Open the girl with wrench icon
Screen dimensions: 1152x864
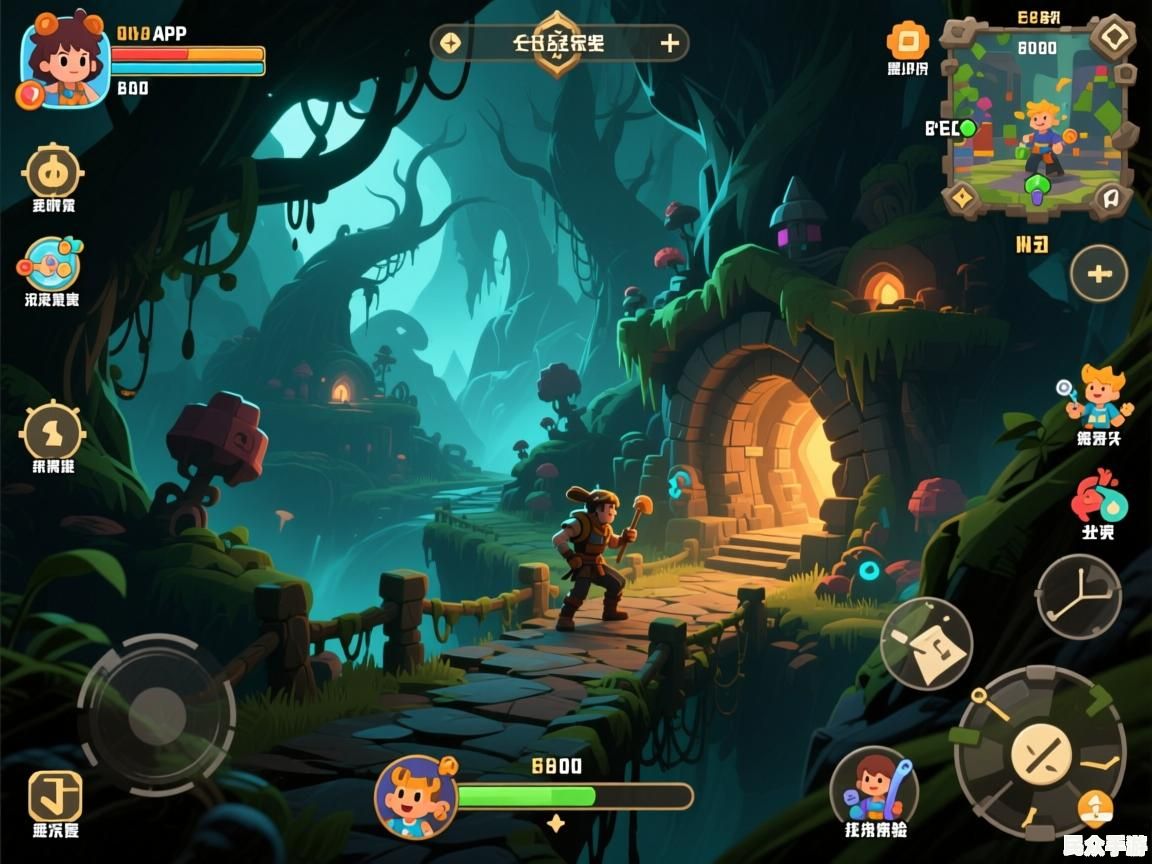[x=875, y=786]
